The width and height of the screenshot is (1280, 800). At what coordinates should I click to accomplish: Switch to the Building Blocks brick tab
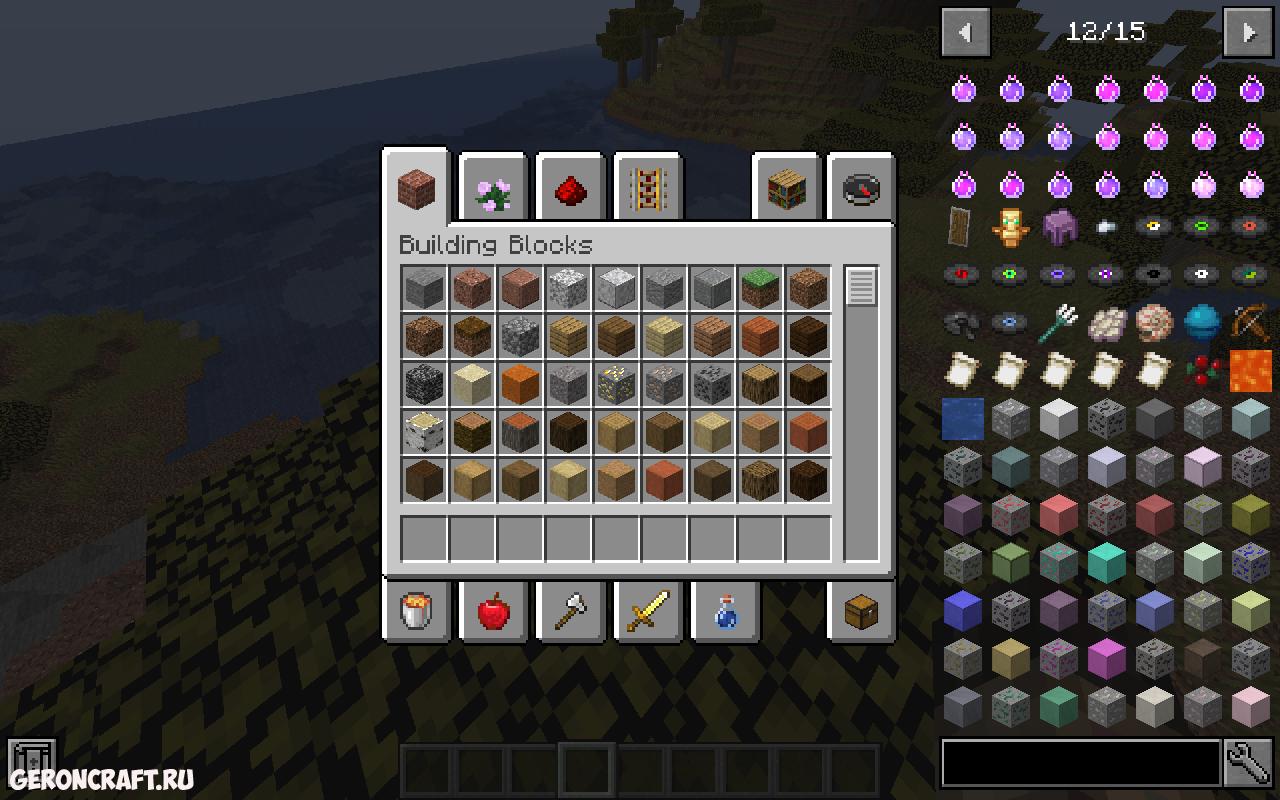tap(416, 187)
